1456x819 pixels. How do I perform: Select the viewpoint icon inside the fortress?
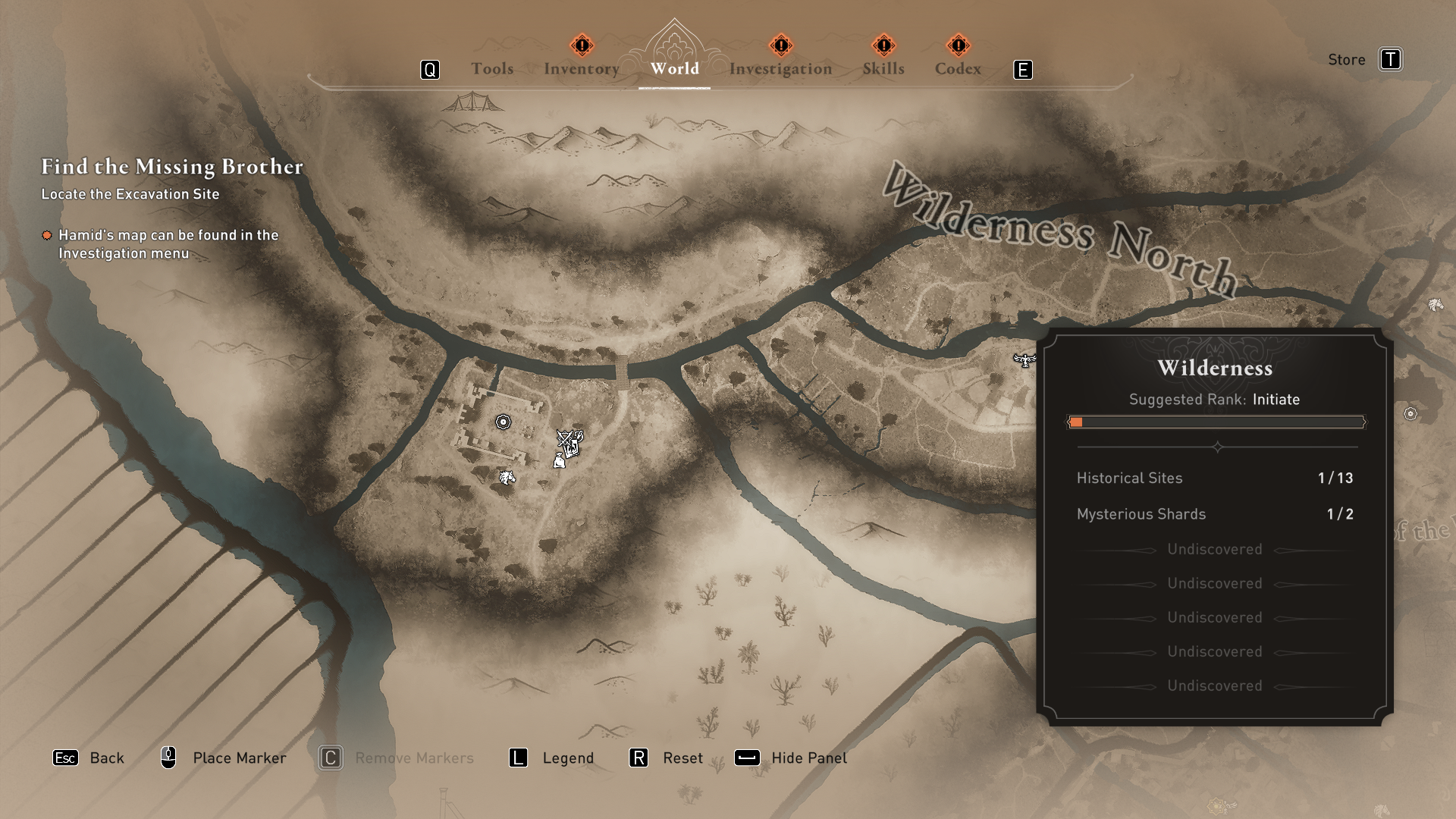pos(503,422)
